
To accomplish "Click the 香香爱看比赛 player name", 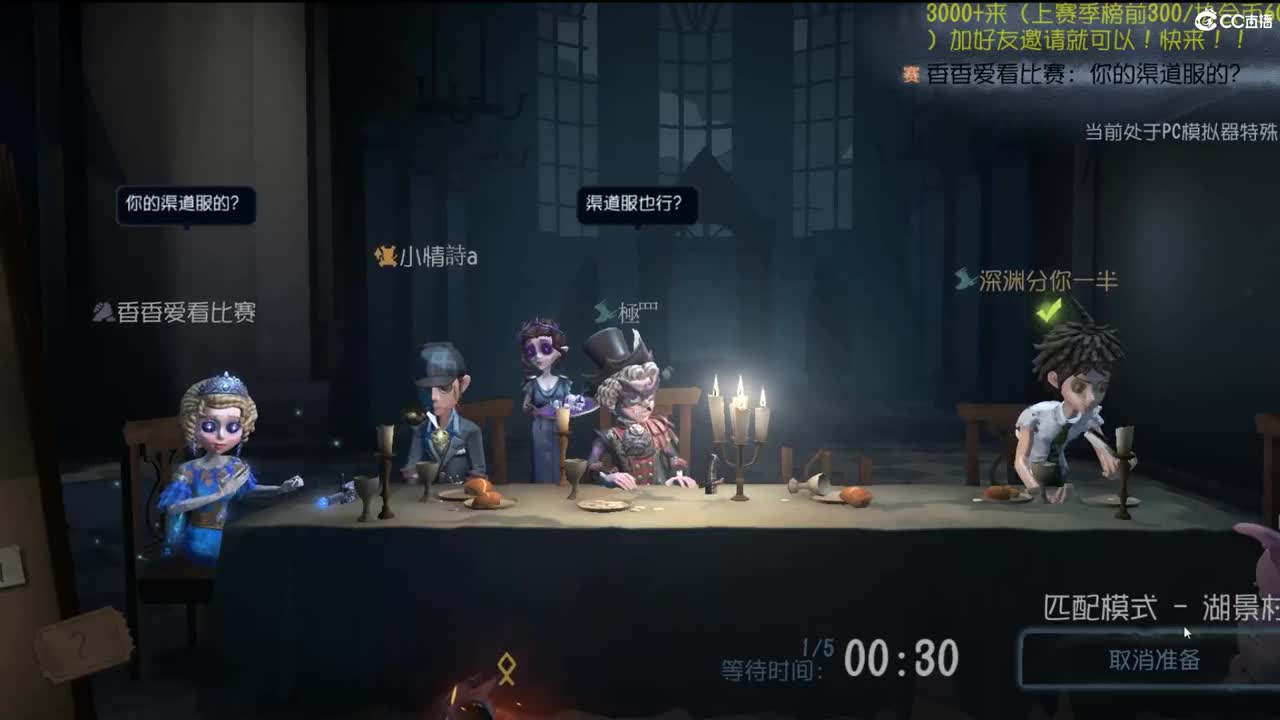I will [x=184, y=312].
